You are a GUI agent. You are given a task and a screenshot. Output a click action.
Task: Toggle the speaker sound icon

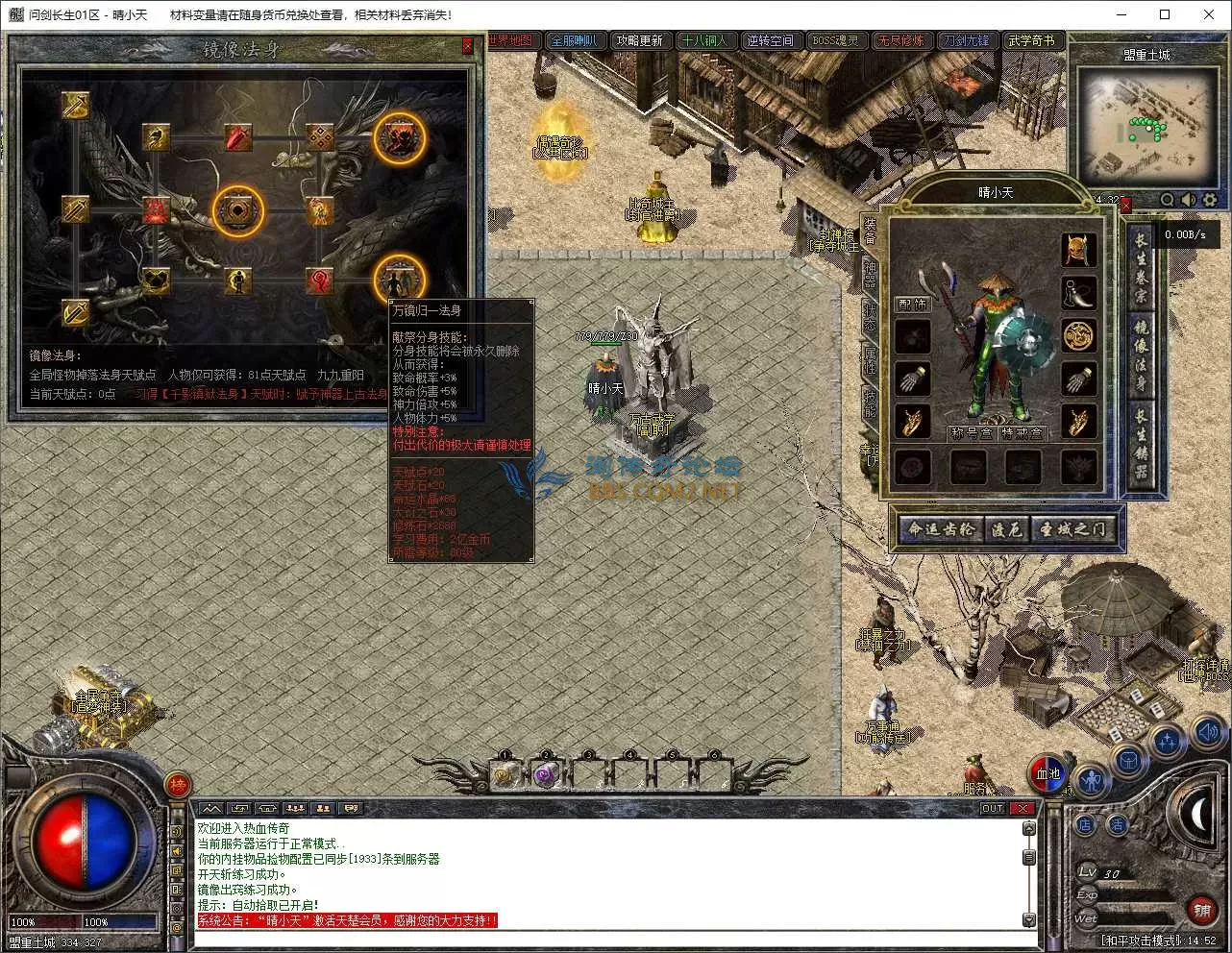coord(1189,200)
